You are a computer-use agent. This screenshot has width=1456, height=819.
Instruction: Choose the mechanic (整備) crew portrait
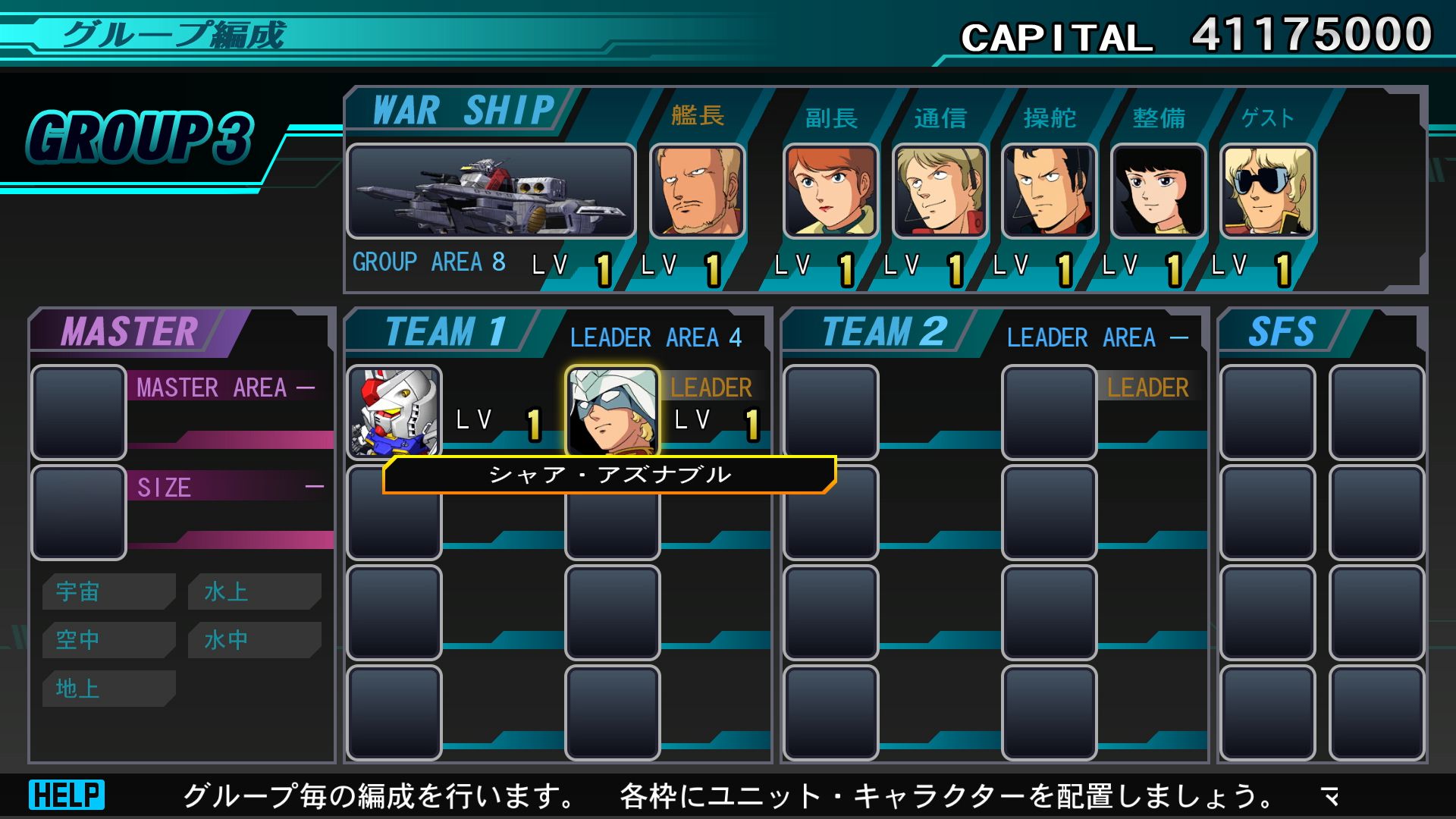pos(1159,191)
